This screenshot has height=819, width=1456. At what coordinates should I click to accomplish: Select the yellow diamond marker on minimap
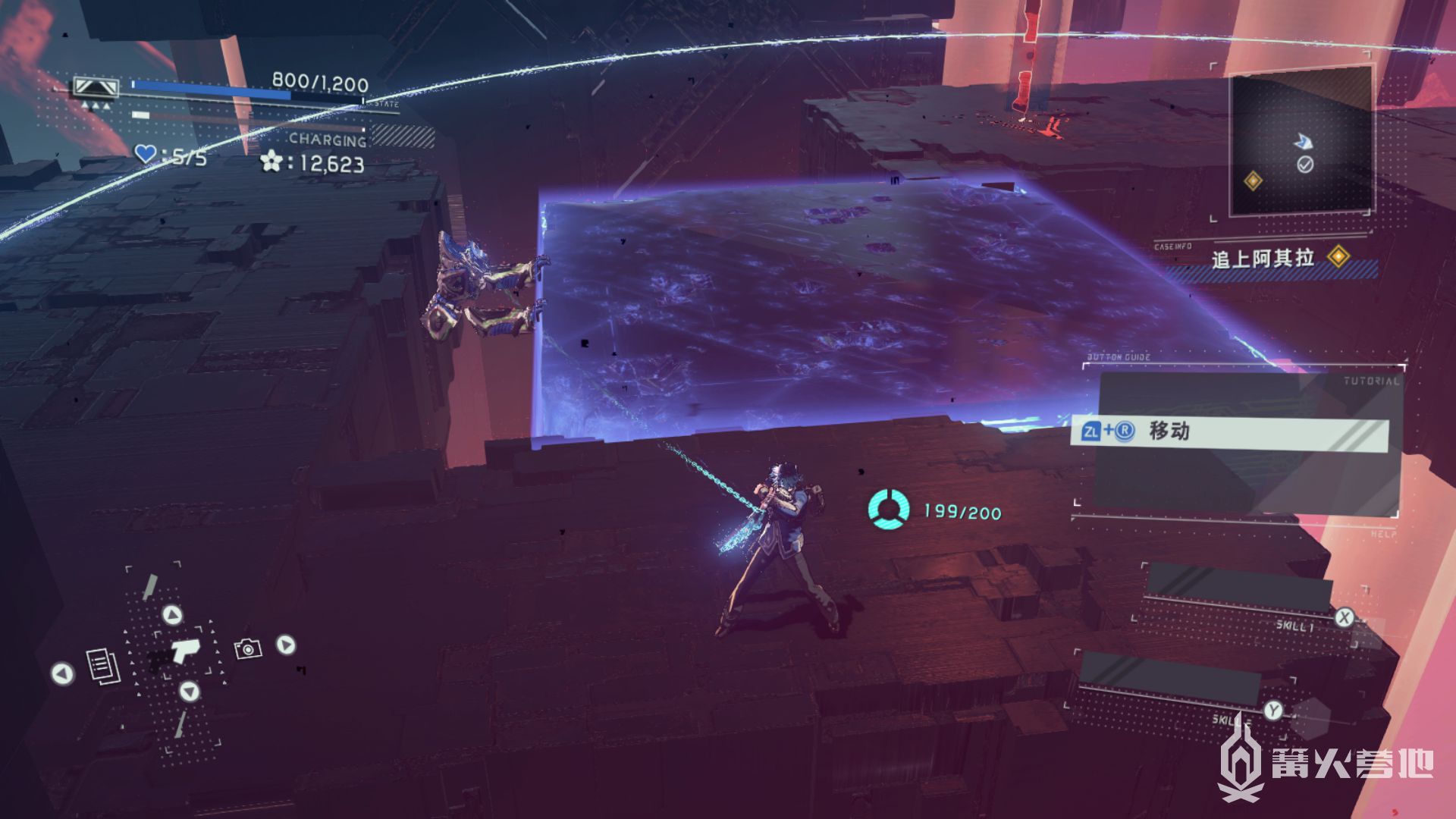point(1253,180)
